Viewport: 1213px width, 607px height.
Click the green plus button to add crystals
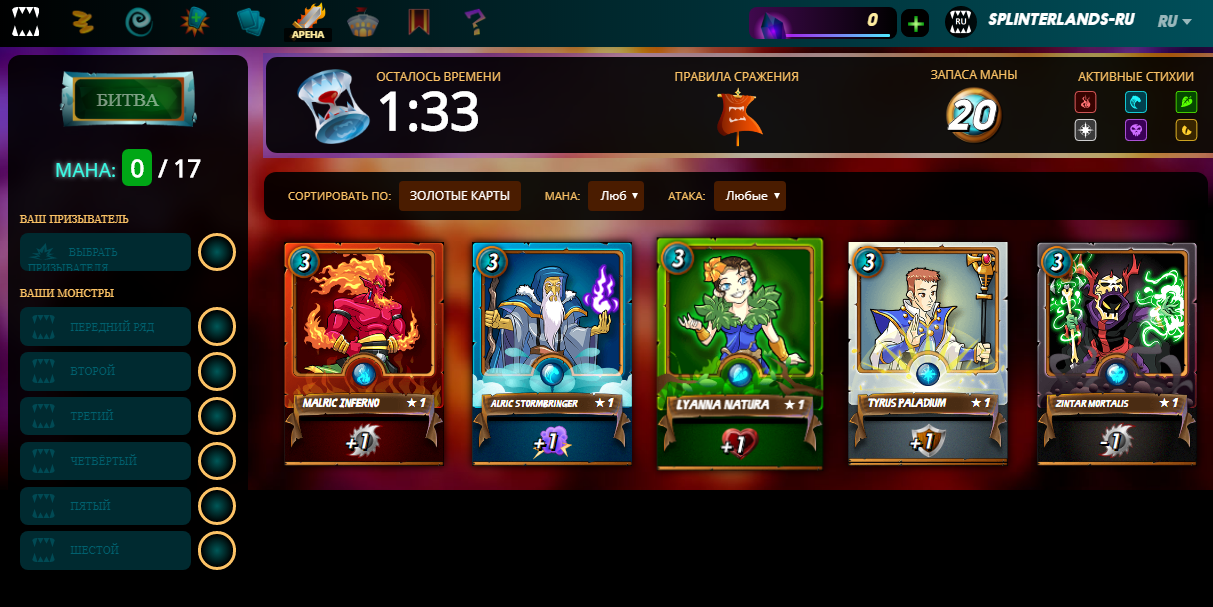tap(915, 22)
